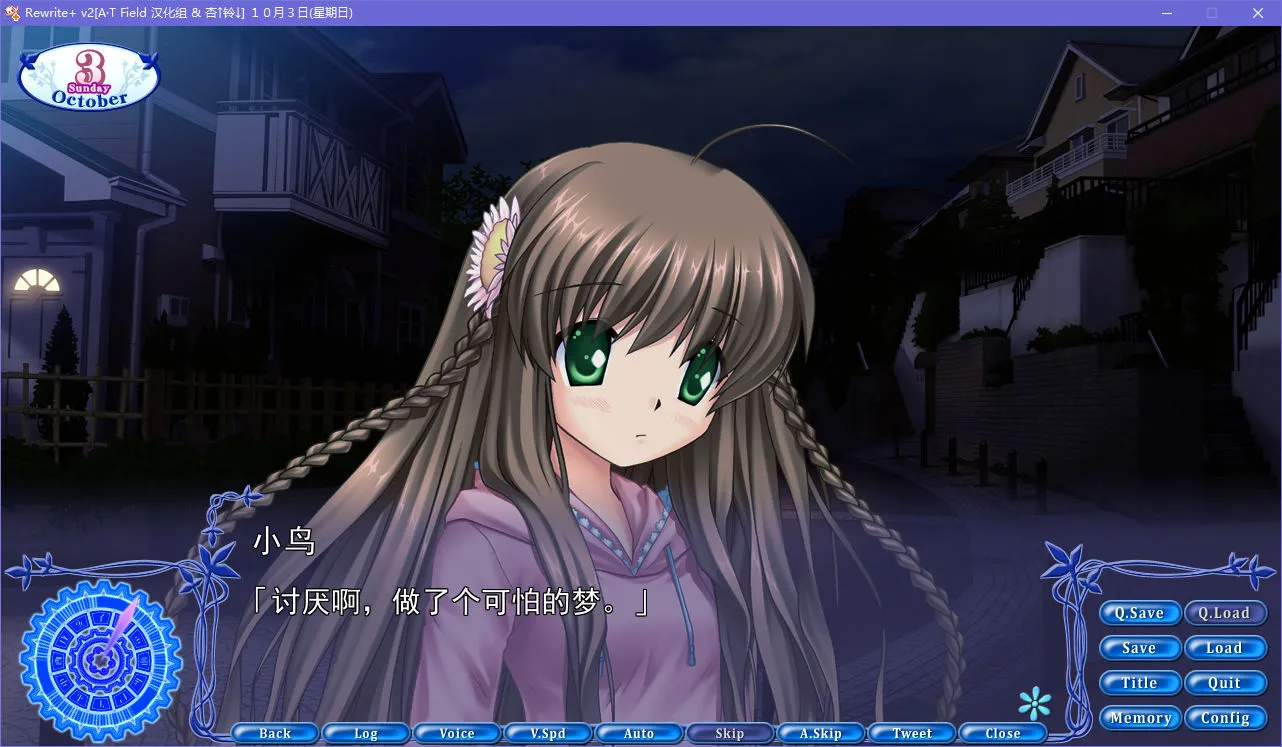Return to the Title screen
Image resolution: width=1282 pixels, height=747 pixels.
(x=1140, y=683)
